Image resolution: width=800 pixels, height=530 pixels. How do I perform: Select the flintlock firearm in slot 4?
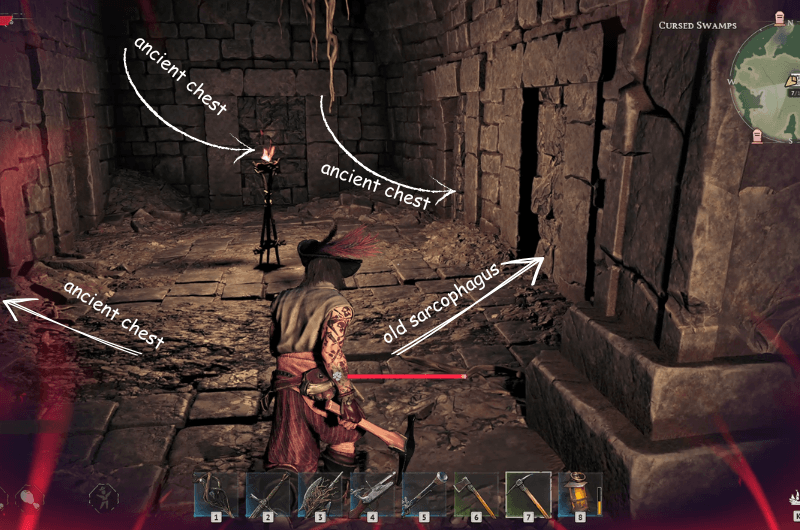click(372, 493)
